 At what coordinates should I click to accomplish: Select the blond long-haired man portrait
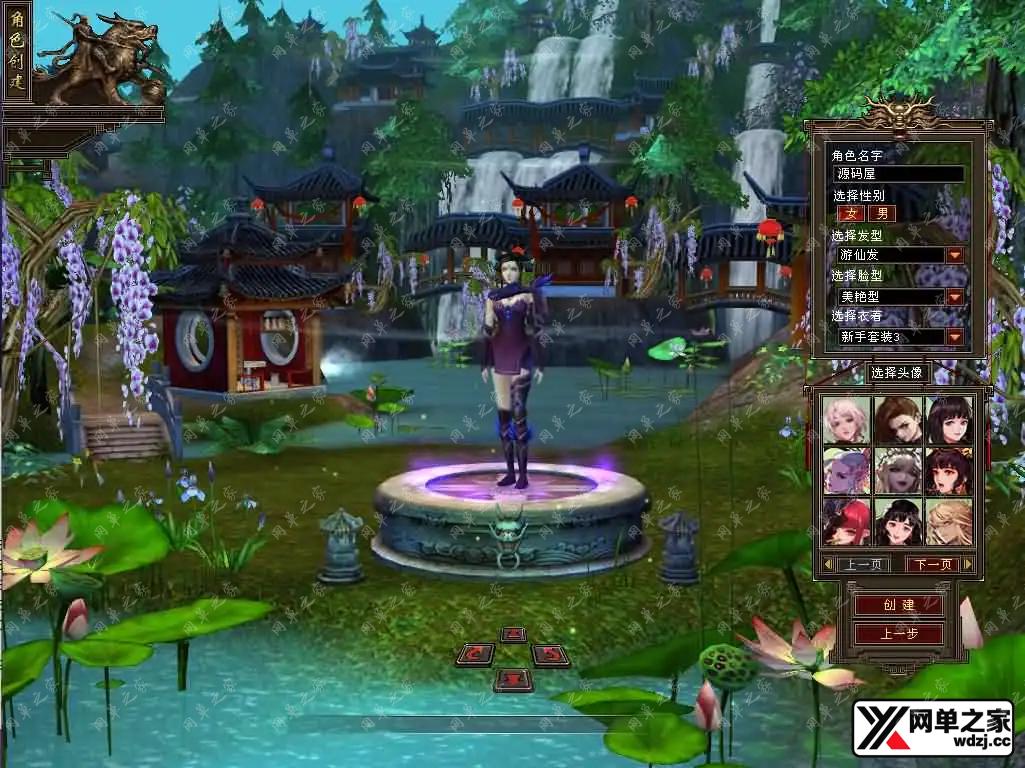(949, 521)
